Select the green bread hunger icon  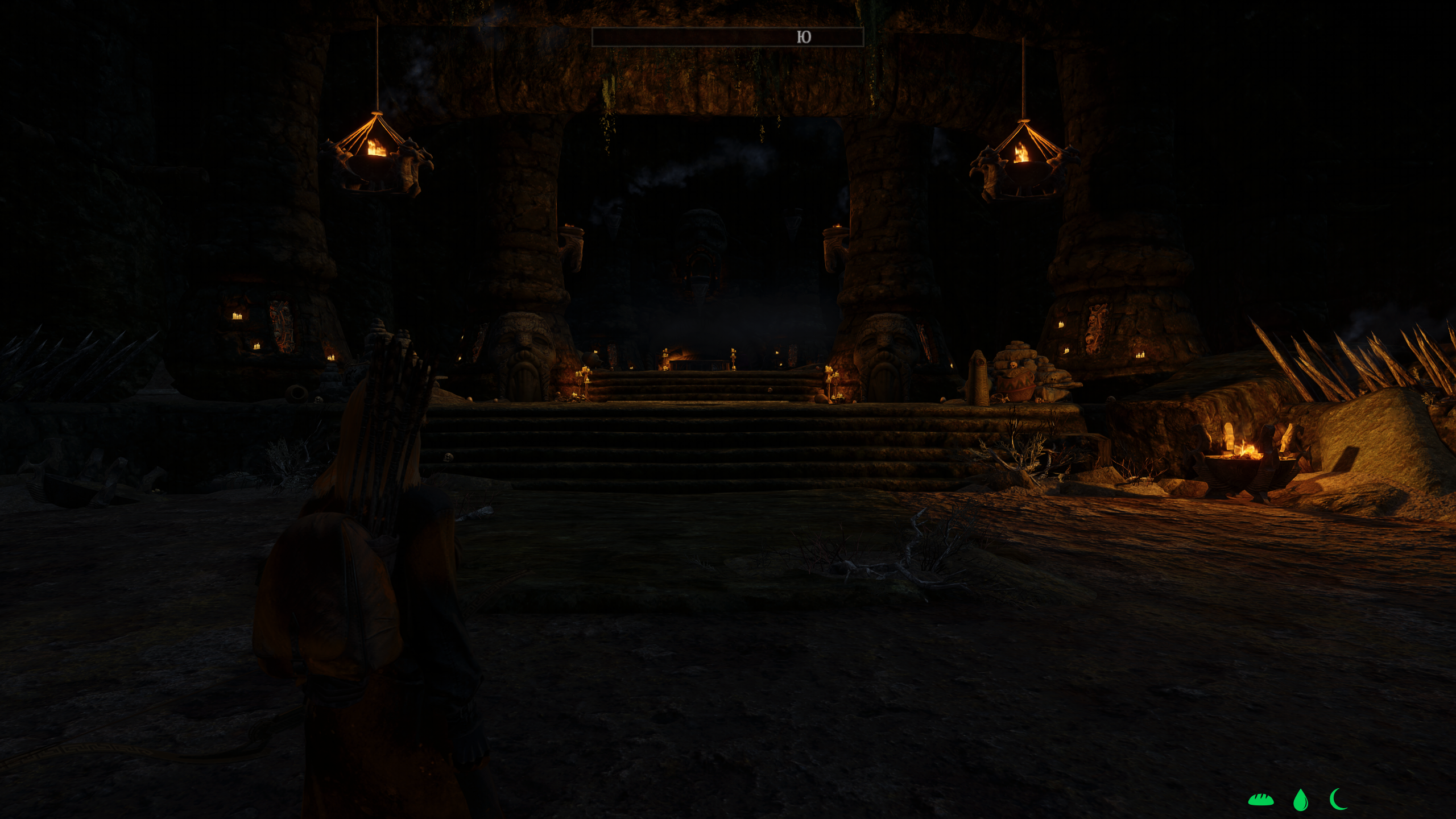(1260, 800)
